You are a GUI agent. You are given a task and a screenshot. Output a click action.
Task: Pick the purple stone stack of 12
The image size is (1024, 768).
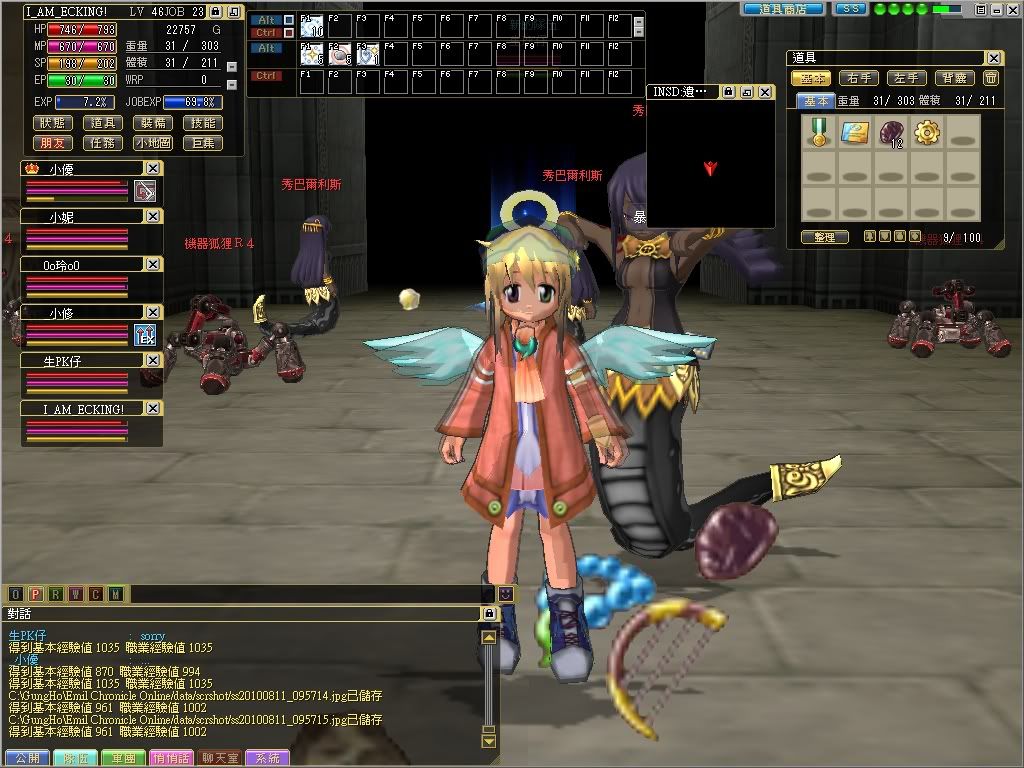pos(891,132)
